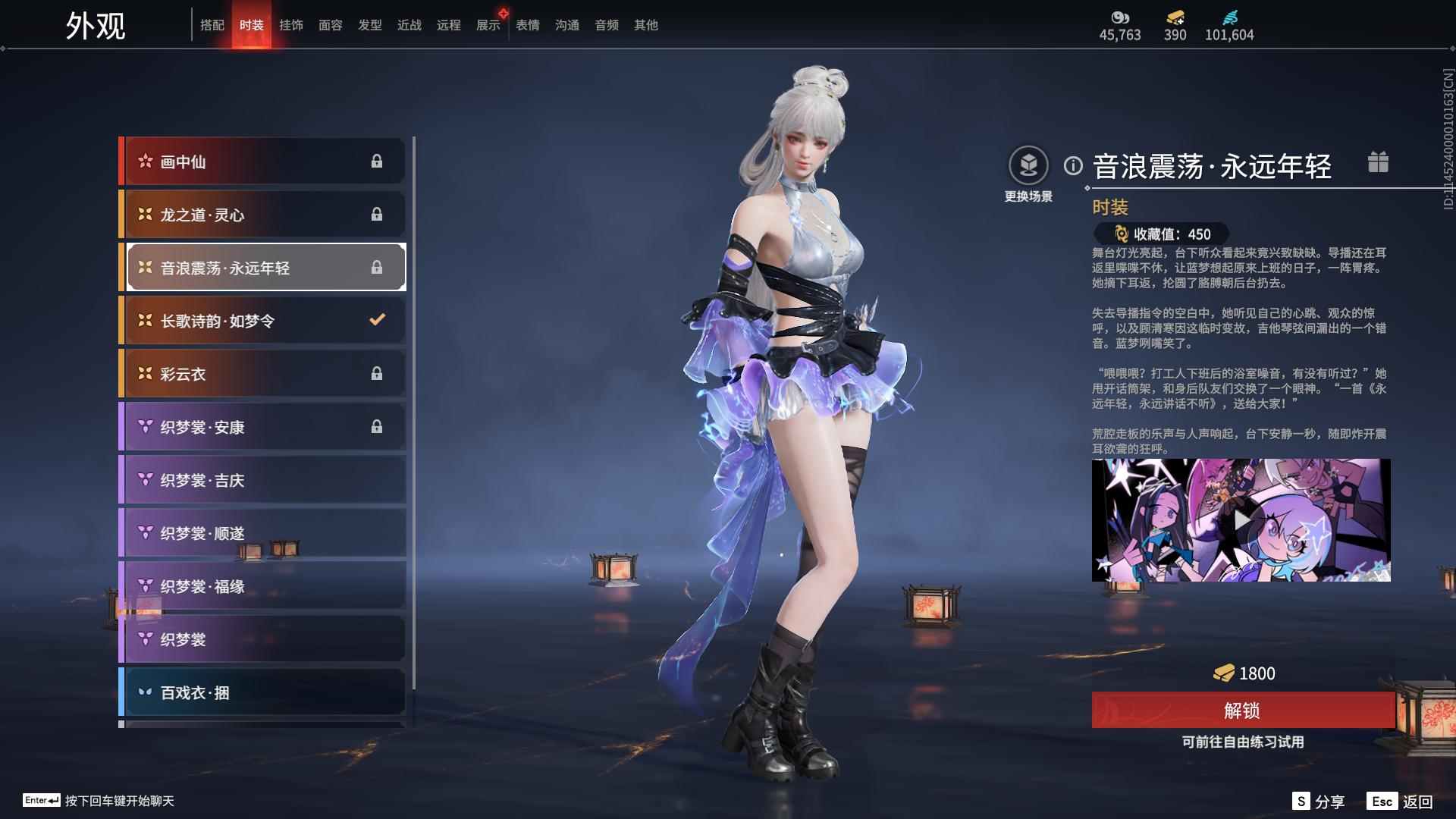Click 返回 to go back

1401,802
